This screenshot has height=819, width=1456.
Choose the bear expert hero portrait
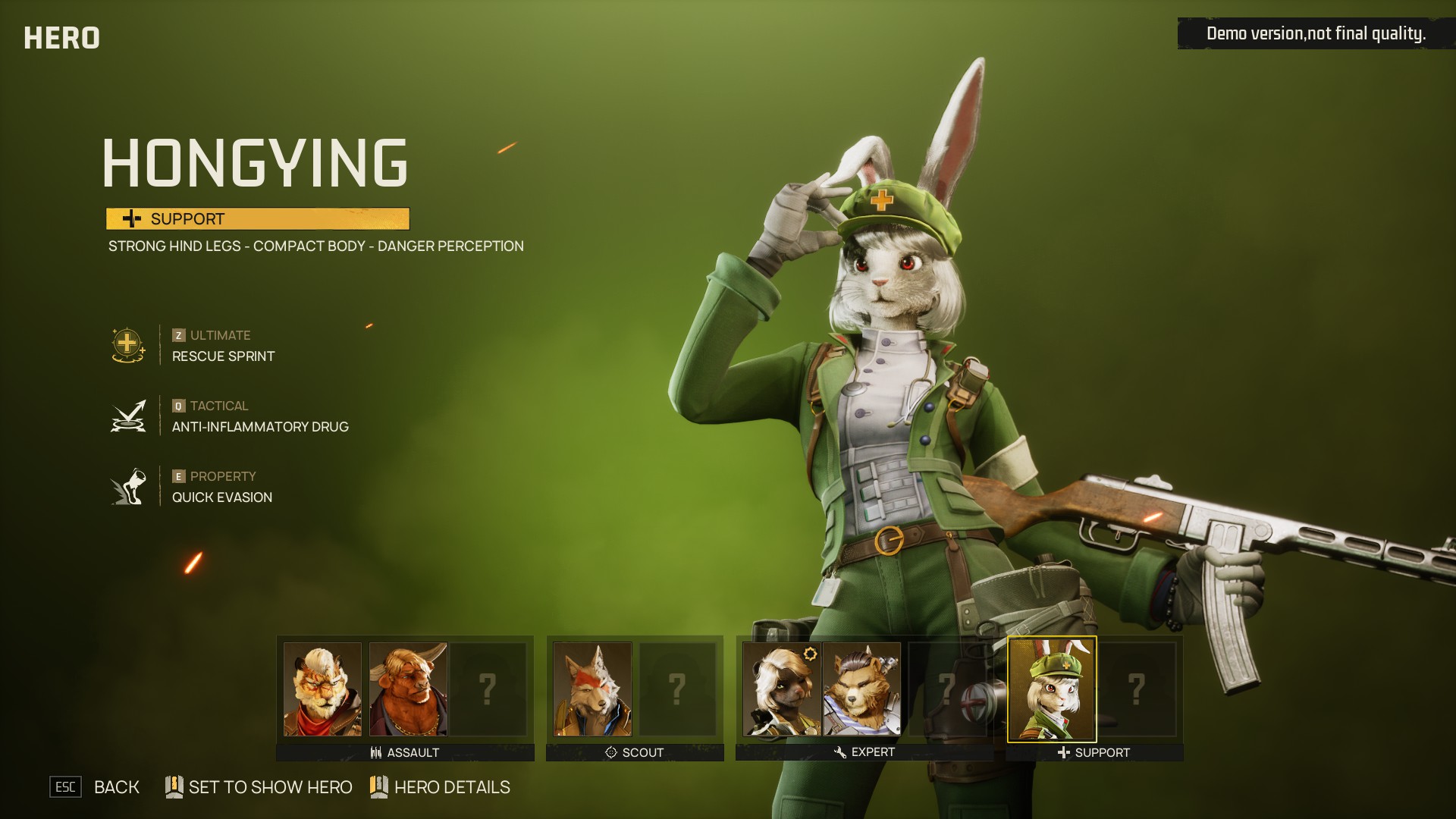click(861, 689)
